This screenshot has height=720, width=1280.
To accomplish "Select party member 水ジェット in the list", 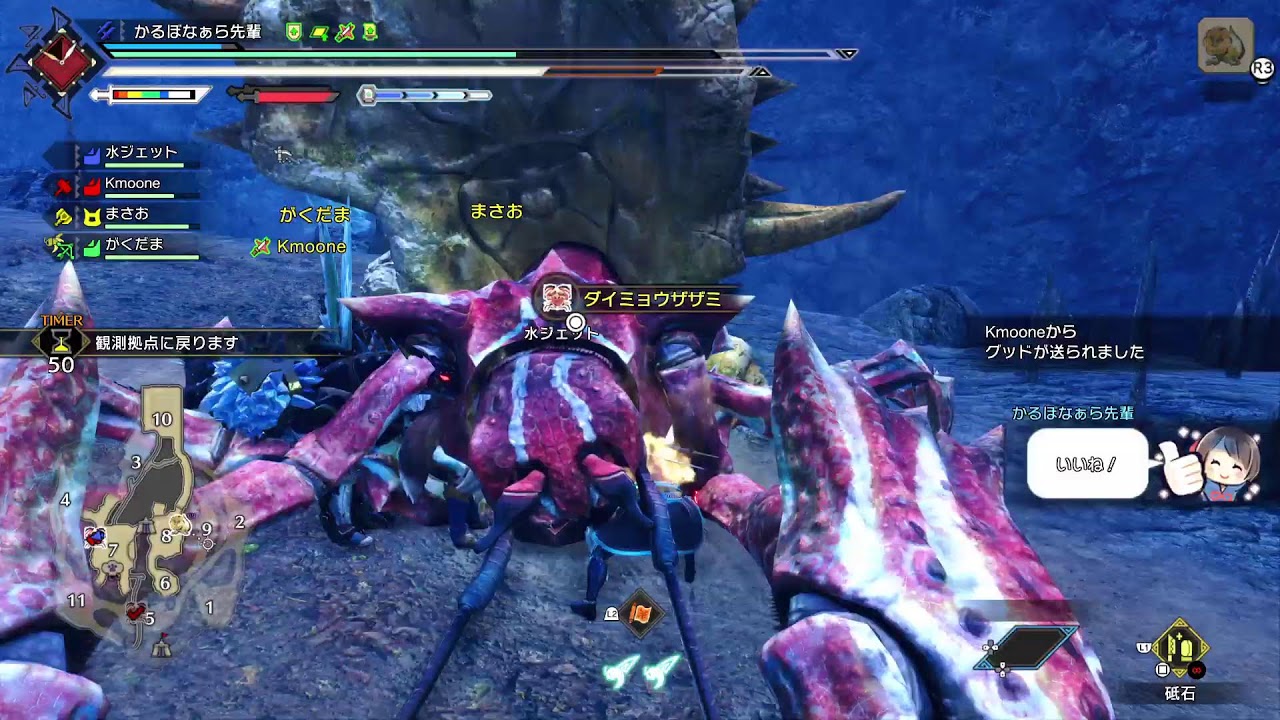I will [140, 154].
